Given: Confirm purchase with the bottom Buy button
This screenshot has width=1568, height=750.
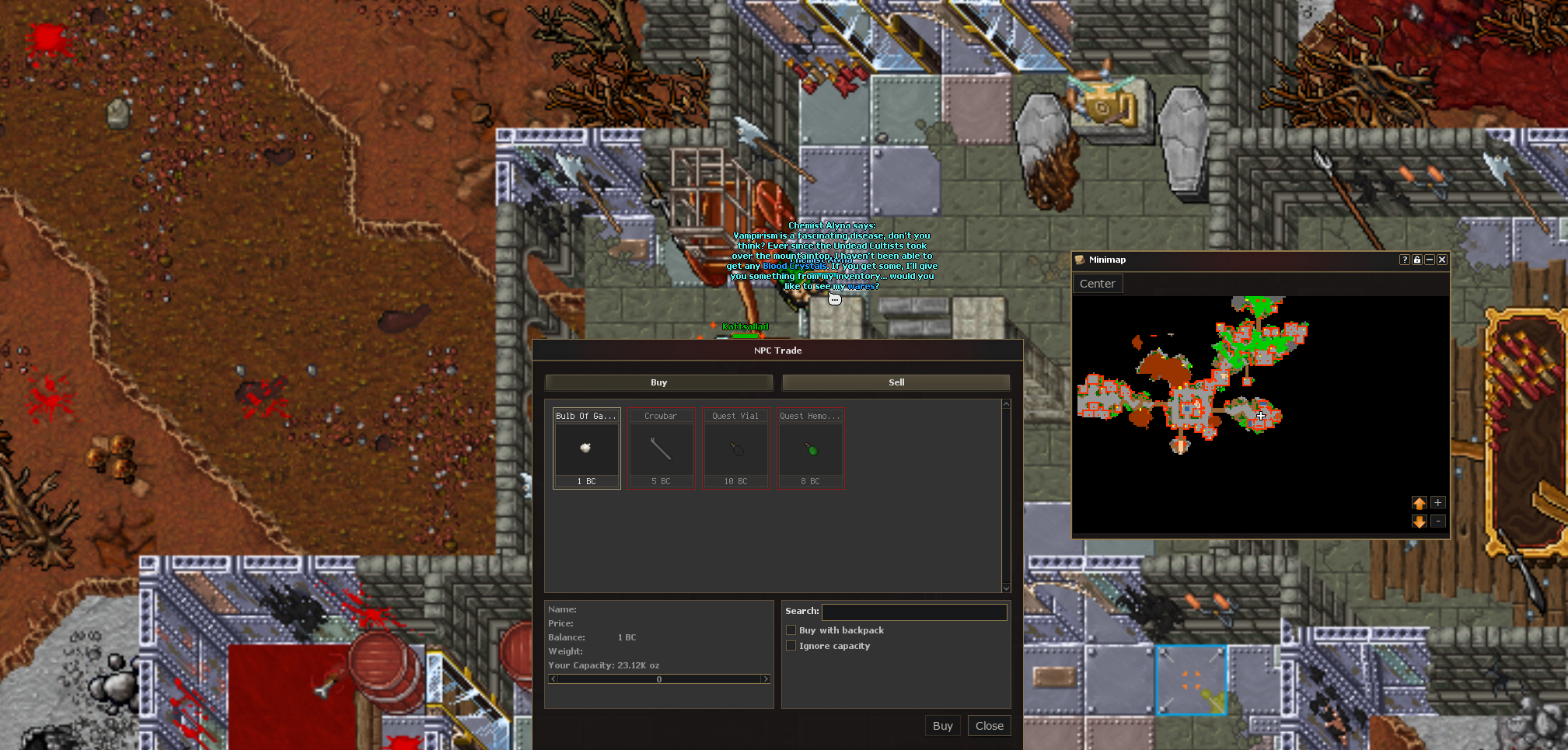Looking at the screenshot, I should [x=942, y=726].
